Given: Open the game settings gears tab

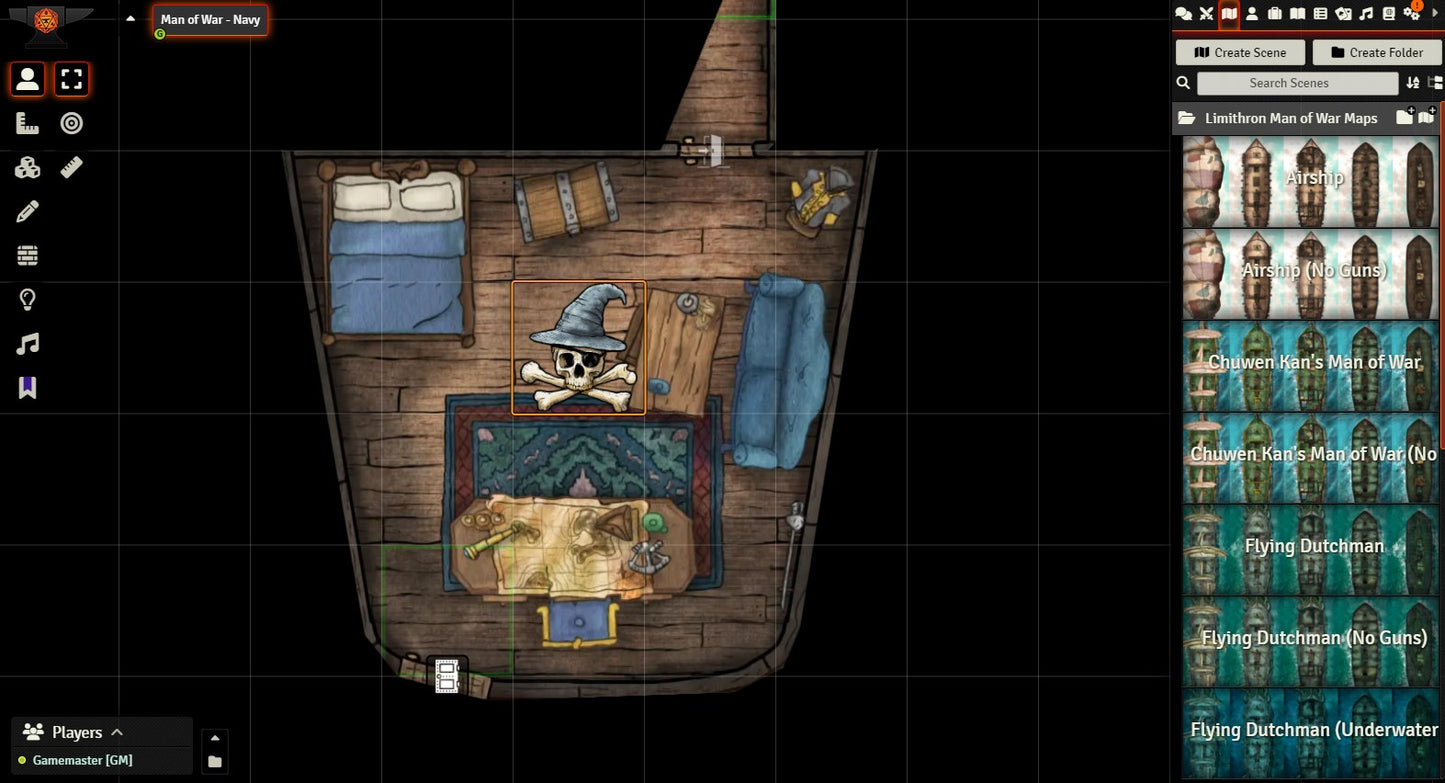Looking at the screenshot, I should pos(1412,13).
